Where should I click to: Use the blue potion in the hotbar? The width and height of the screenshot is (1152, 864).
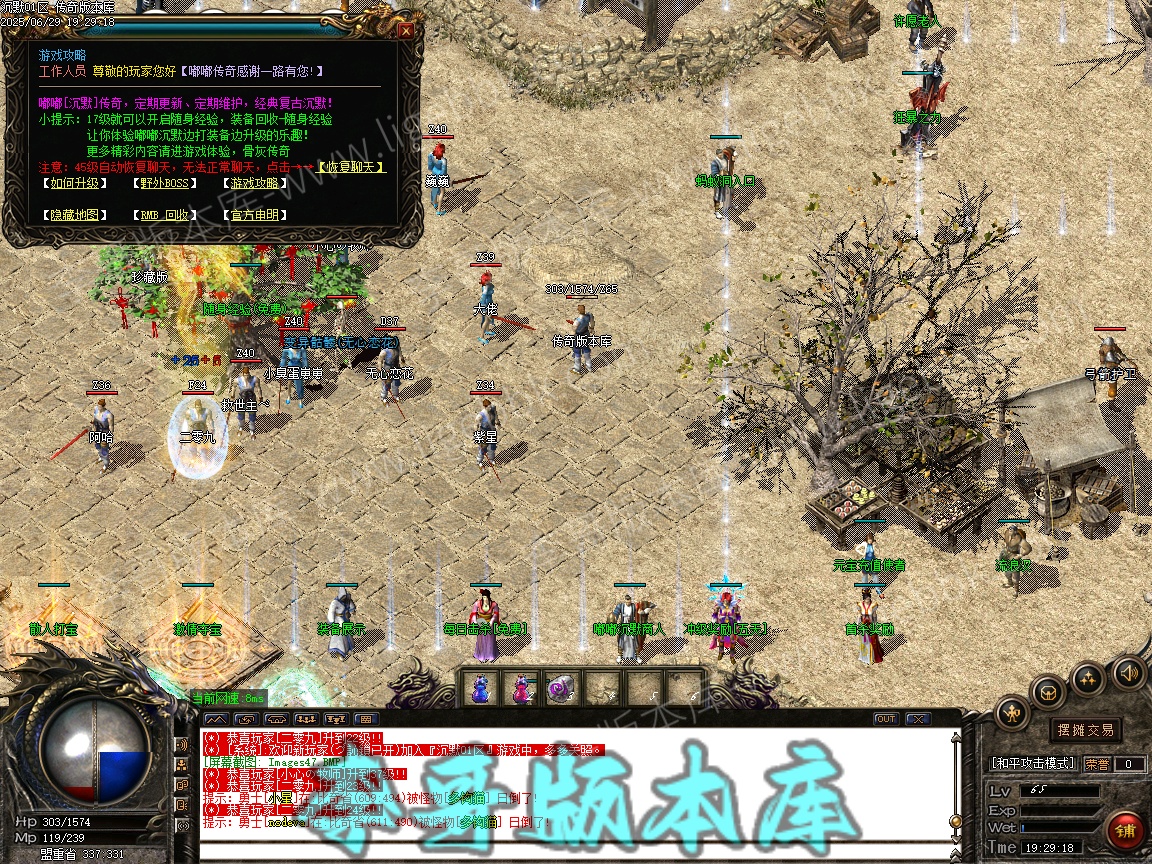point(481,688)
